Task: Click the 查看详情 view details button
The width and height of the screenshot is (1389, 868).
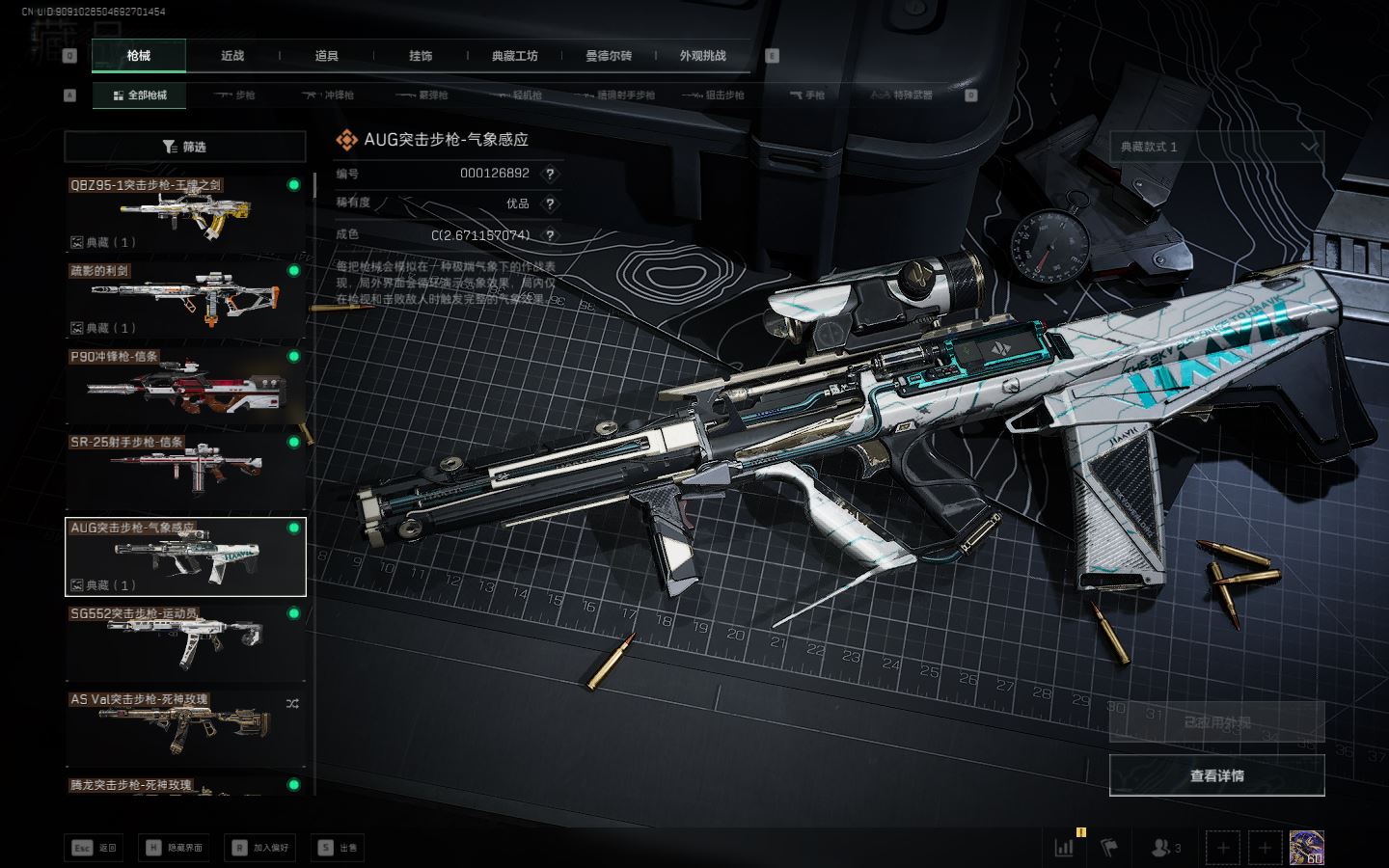Action: pos(1216,775)
